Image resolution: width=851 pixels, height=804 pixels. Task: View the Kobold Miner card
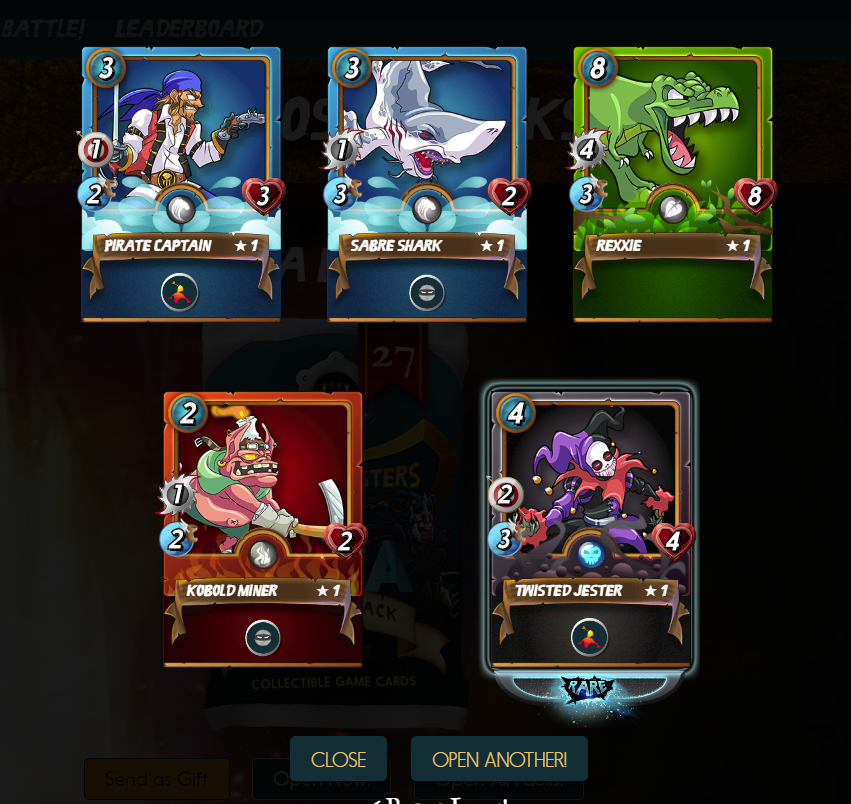263,529
